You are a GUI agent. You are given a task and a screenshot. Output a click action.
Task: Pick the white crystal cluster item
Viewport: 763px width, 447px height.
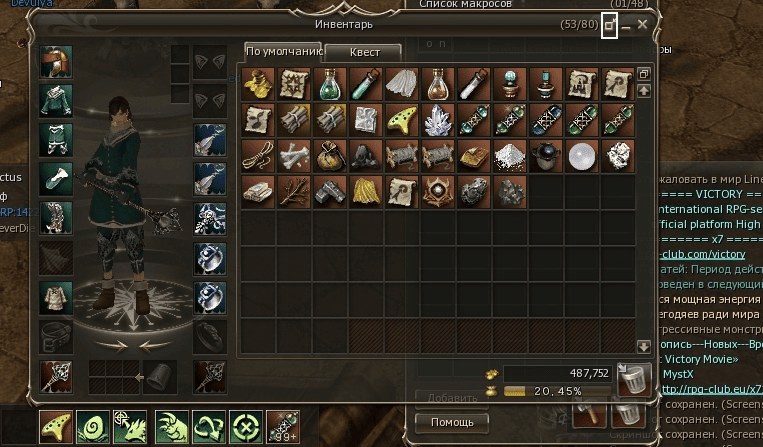[x=438, y=118]
